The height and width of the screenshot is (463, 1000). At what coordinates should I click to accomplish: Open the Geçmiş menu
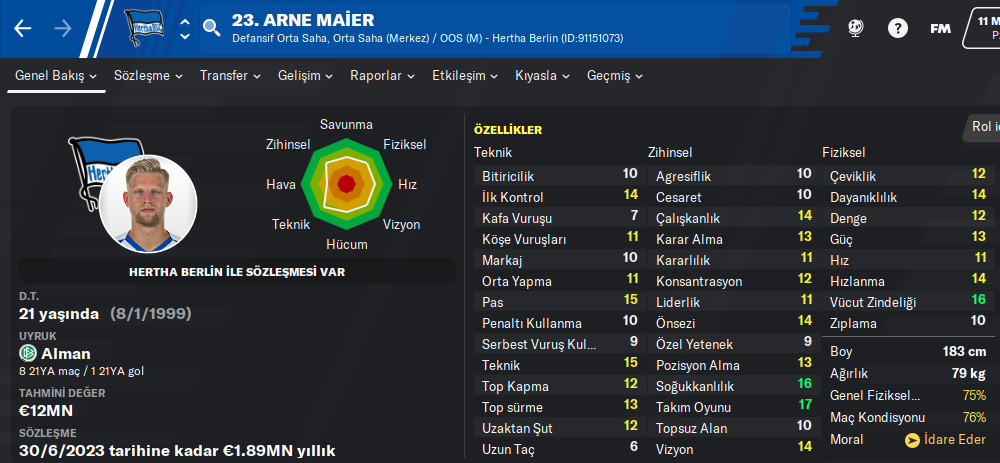pos(615,76)
